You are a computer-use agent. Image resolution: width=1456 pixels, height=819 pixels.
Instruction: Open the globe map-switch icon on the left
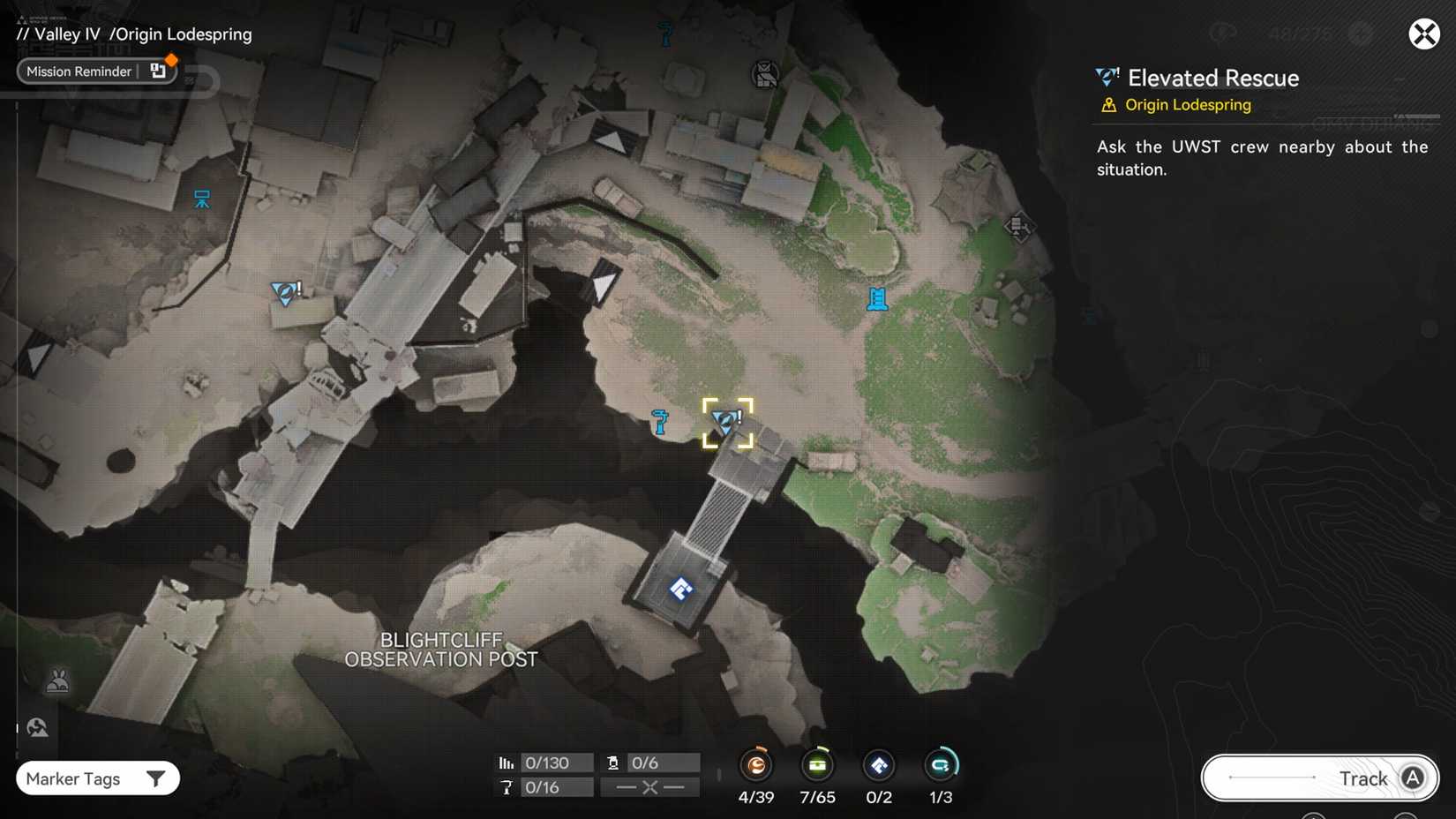tap(37, 726)
